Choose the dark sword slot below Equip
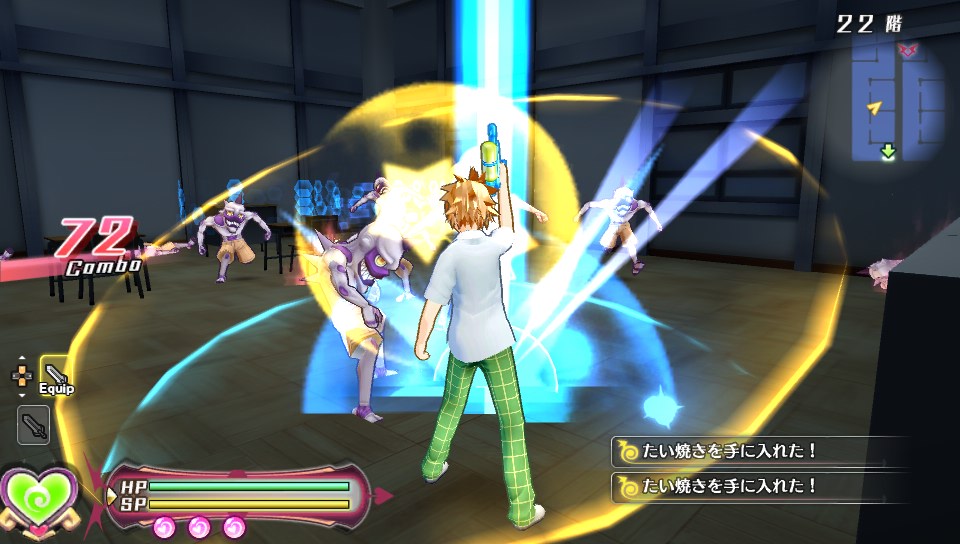The image size is (960, 544). [x=33, y=425]
